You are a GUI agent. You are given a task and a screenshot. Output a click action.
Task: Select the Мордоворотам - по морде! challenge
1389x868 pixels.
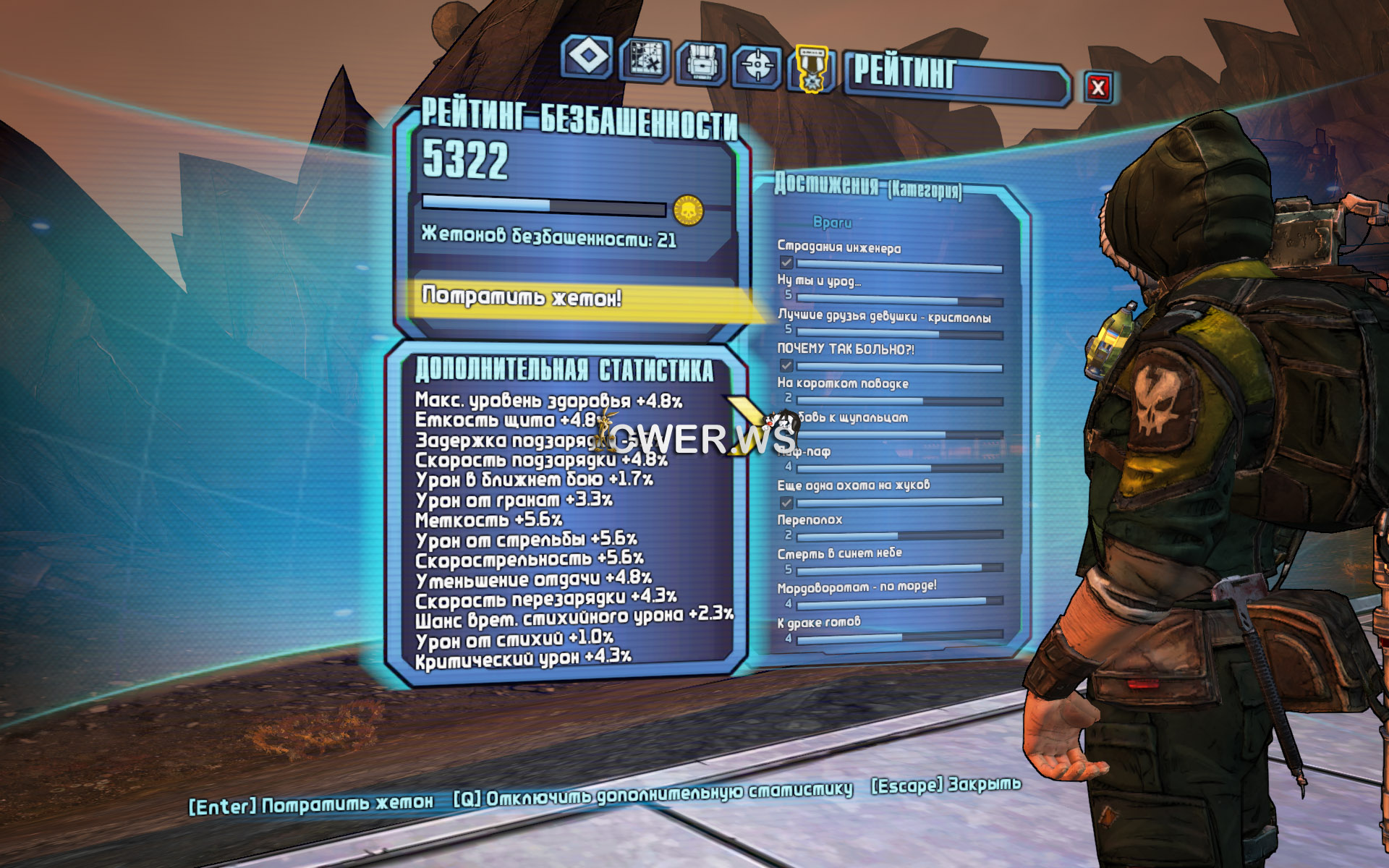[x=857, y=587]
